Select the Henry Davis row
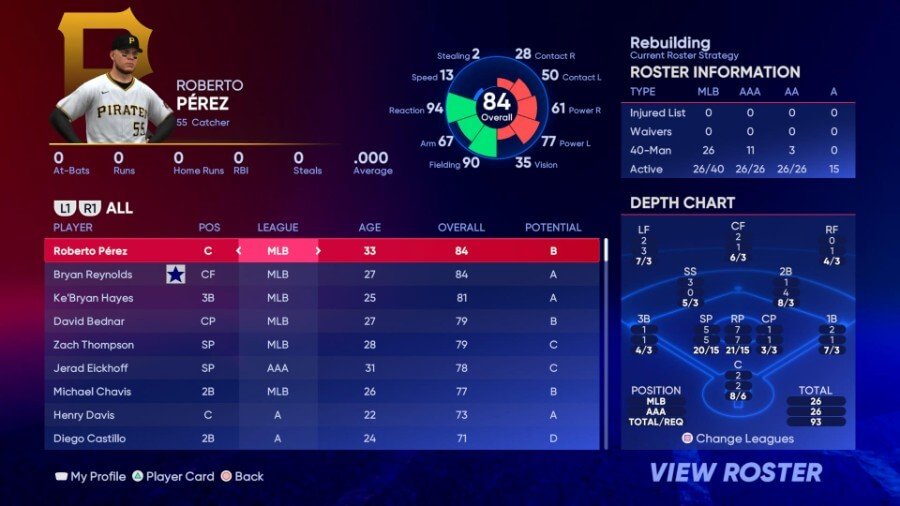Image resolution: width=900 pixels, height=506 pixels. point(320,415)
